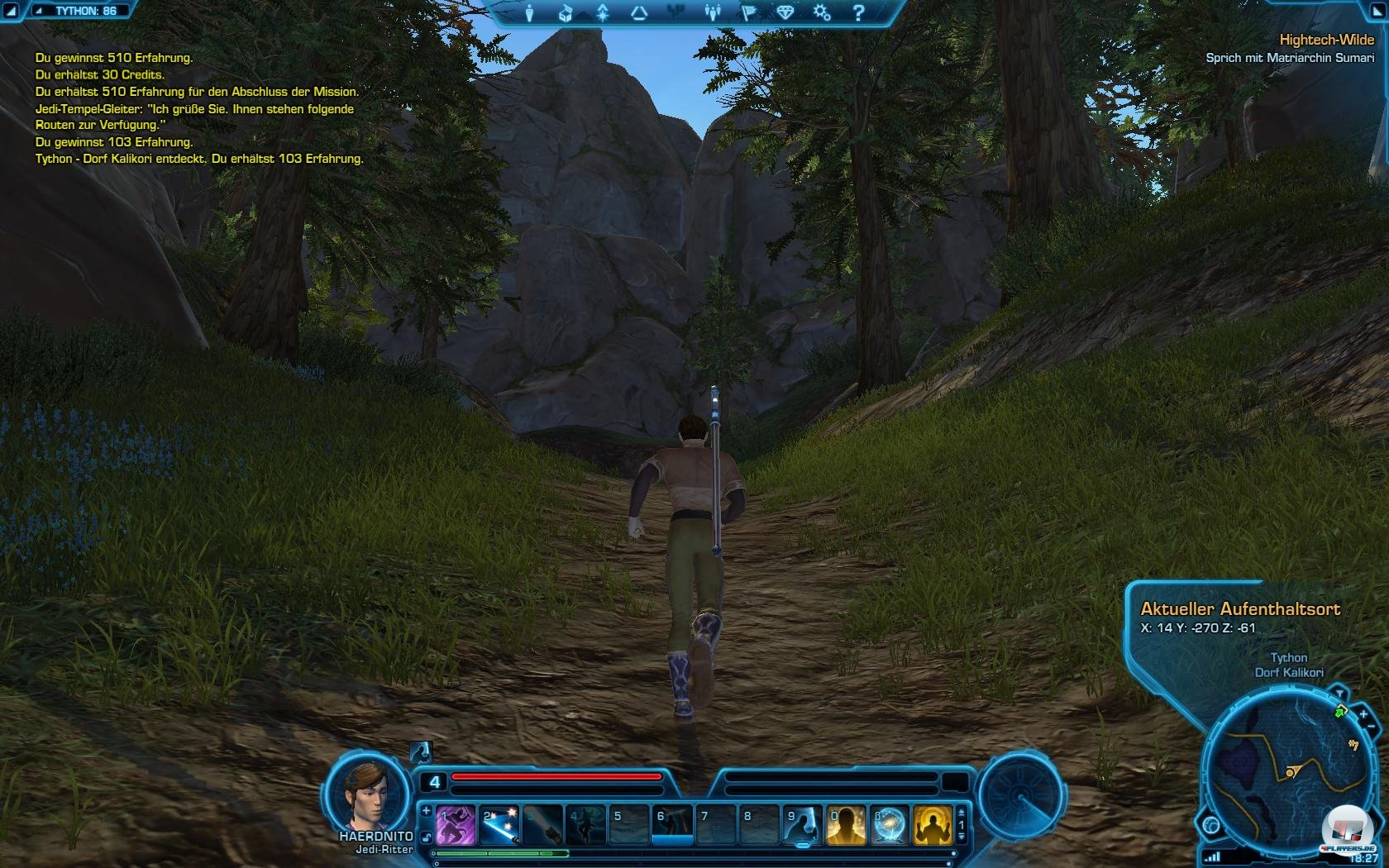Activate the lightsaber strike ability in slot 2
1389x868 pixels.
point(499,825)
